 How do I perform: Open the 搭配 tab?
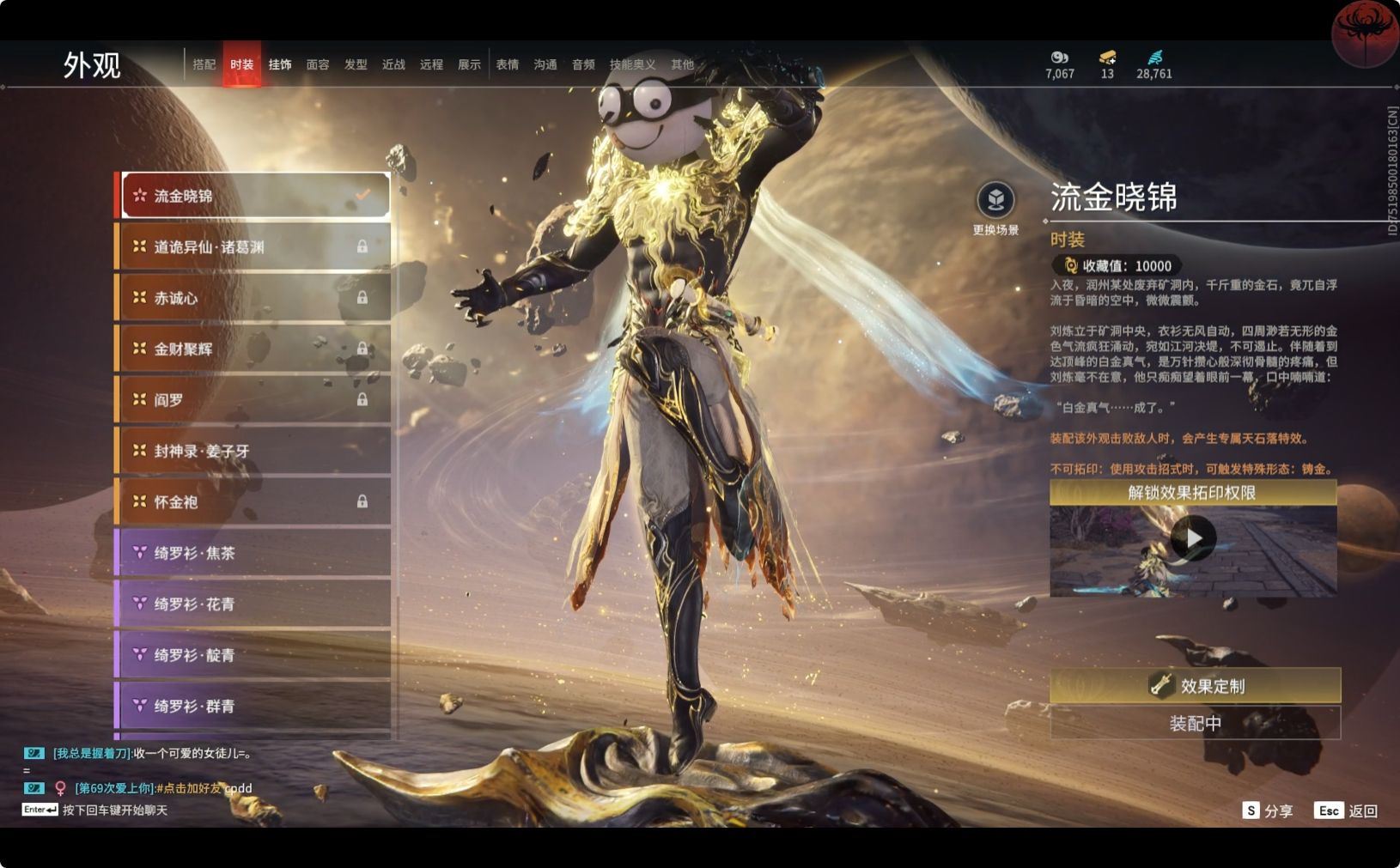(x=204, y=64)
